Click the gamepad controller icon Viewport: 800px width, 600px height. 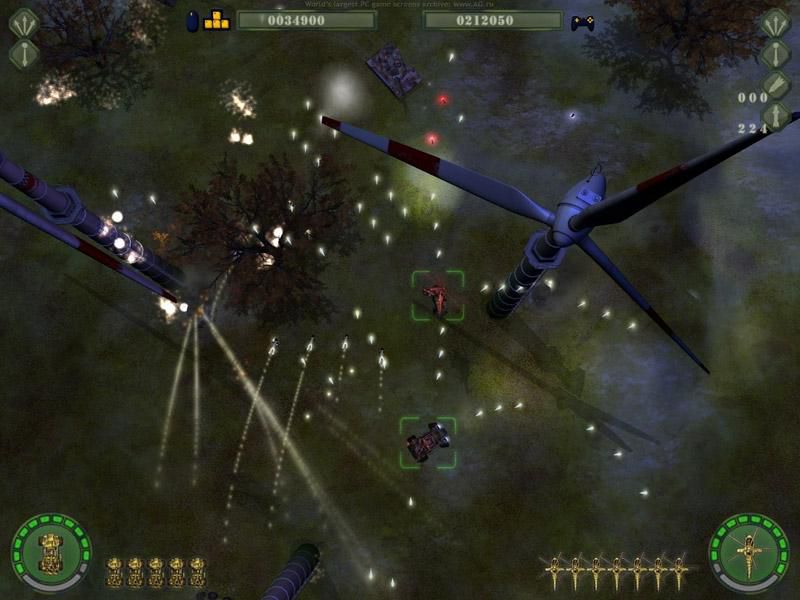(582, 21)
